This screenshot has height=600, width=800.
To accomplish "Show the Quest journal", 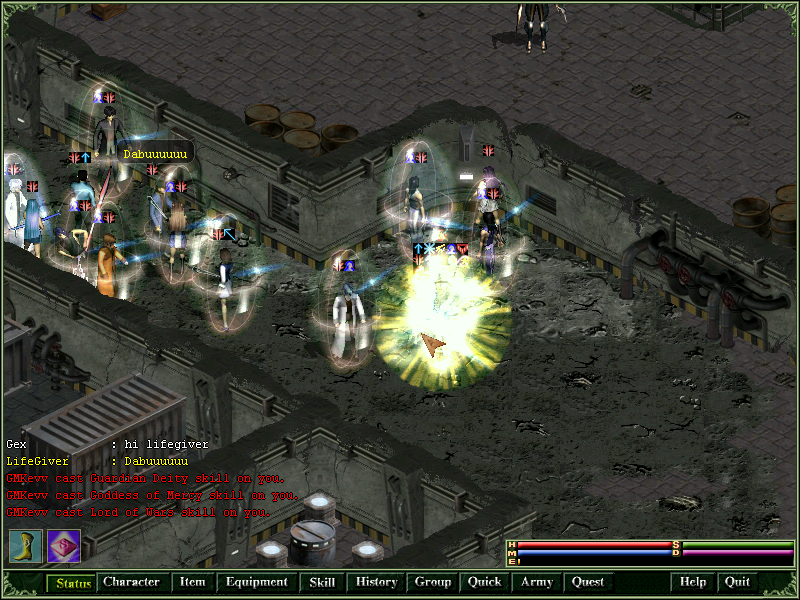I will 588,582.
